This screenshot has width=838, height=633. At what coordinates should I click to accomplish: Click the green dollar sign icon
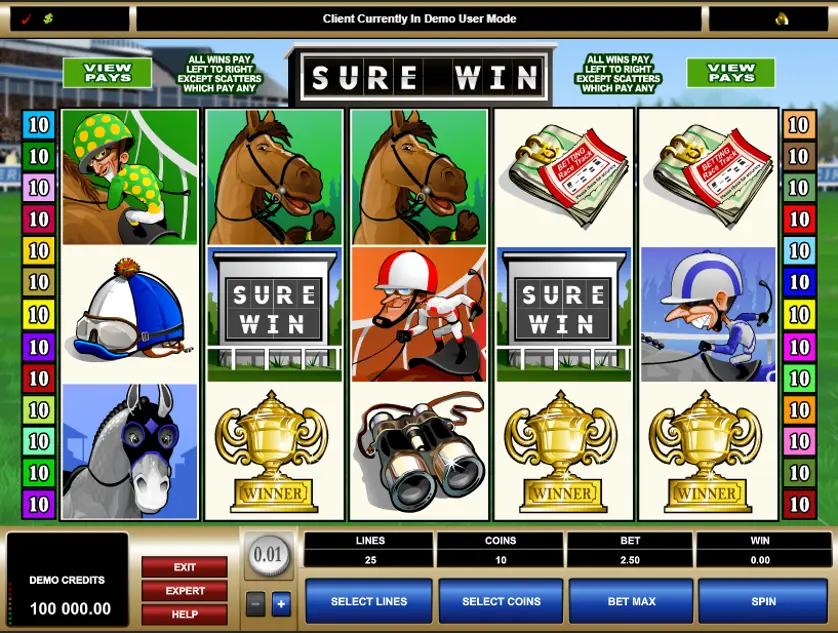(48, 18)
